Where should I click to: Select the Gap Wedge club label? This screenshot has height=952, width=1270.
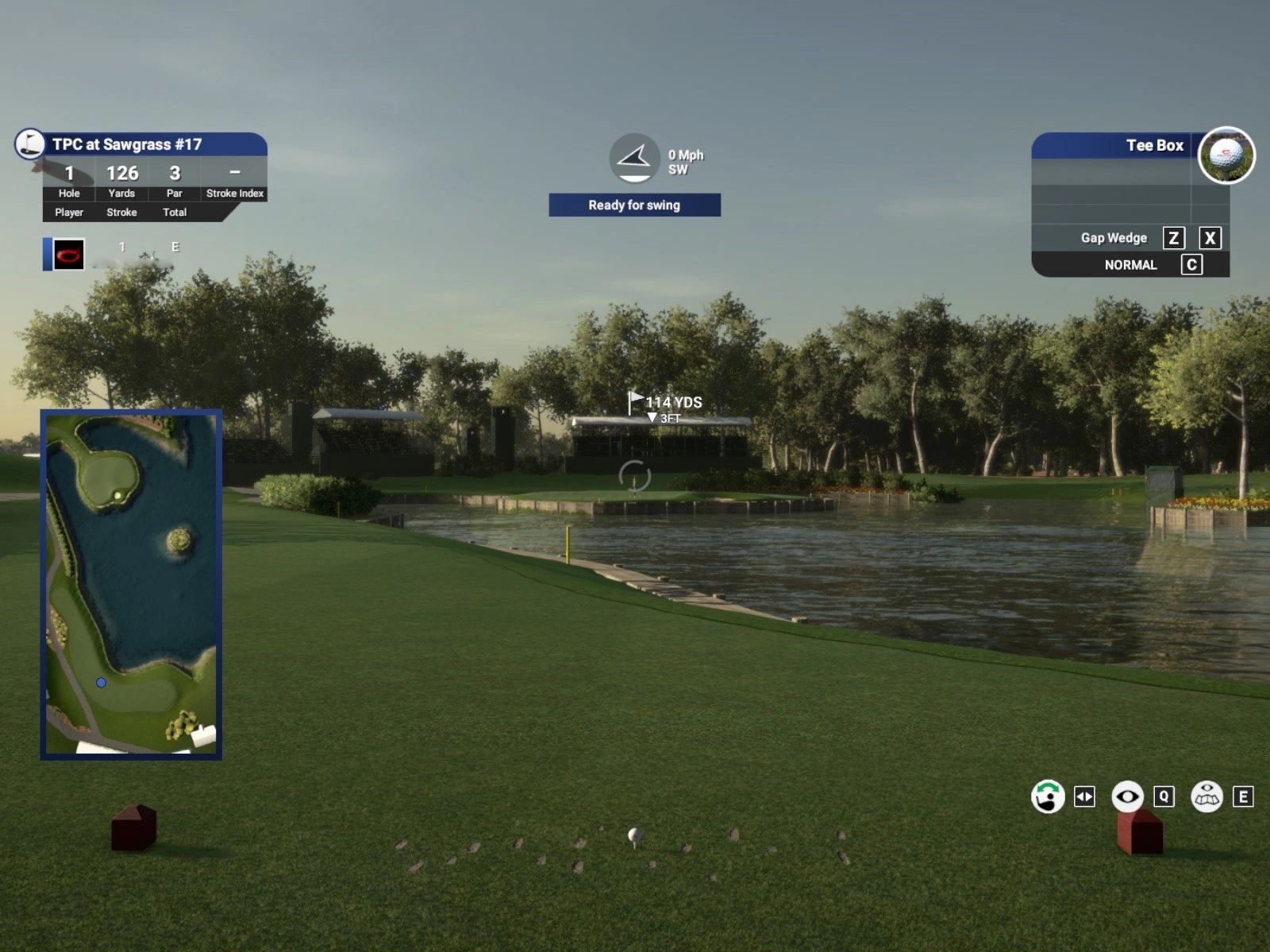point(1113,238)
